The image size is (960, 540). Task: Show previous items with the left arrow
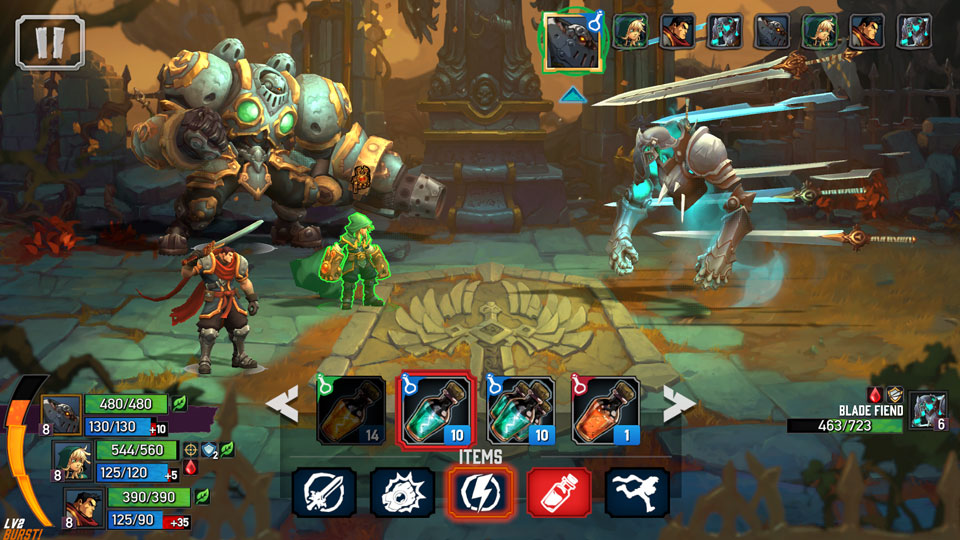283,405
